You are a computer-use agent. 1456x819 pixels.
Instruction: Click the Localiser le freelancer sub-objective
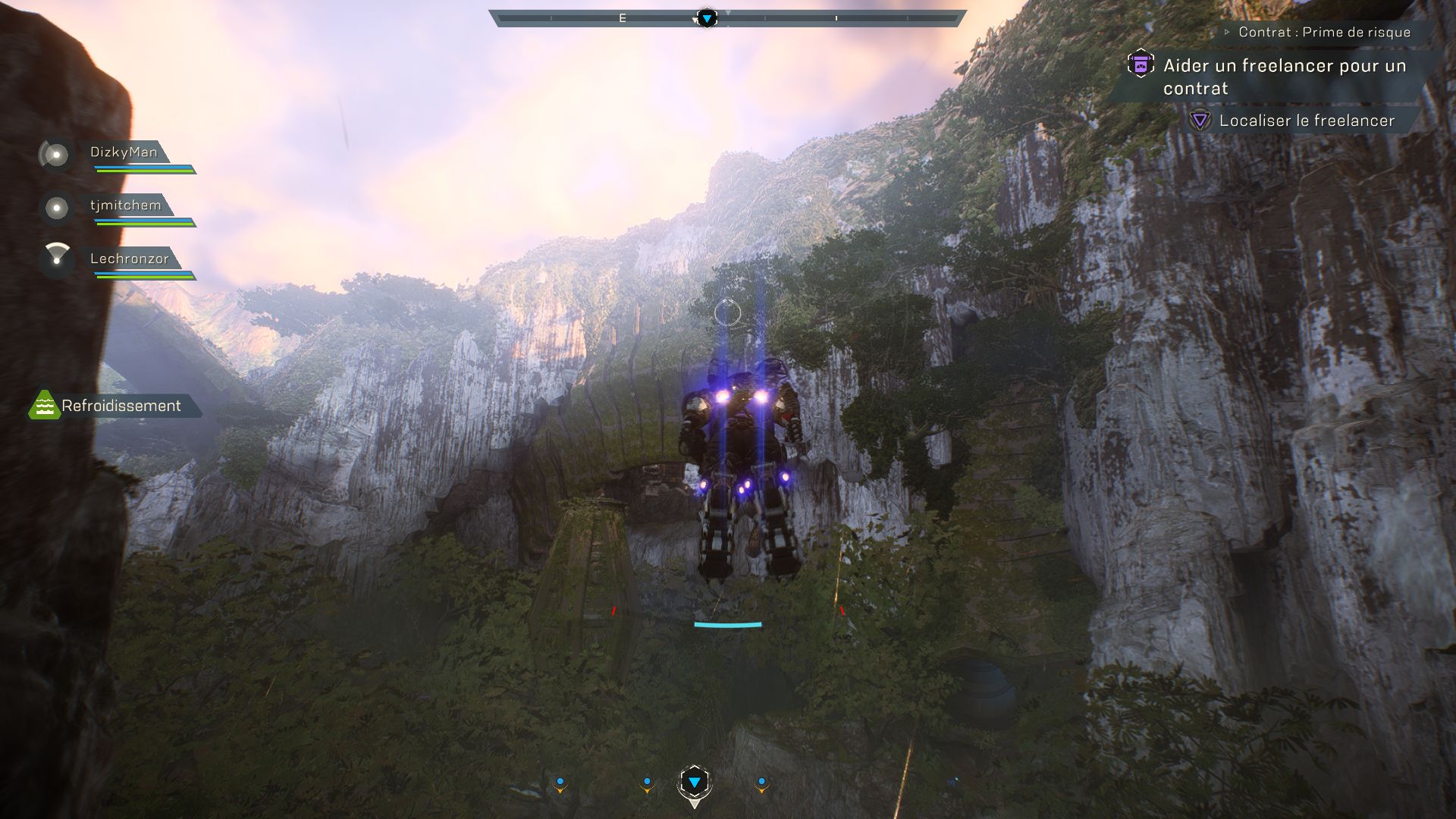tap(1306, 121)
